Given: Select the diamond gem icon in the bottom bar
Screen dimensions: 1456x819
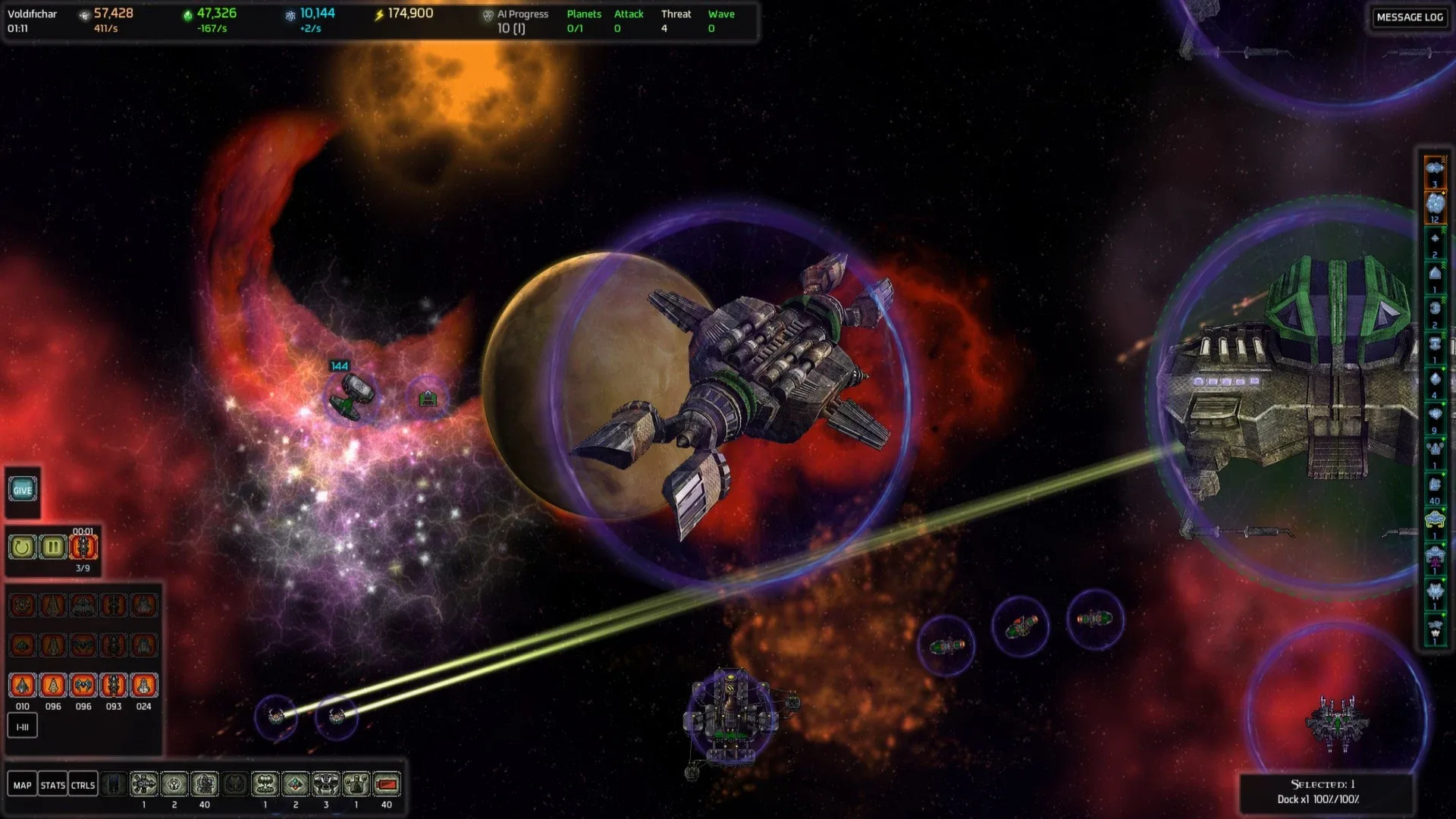Looking at the screenshot, I should click(x=296, y=784).
